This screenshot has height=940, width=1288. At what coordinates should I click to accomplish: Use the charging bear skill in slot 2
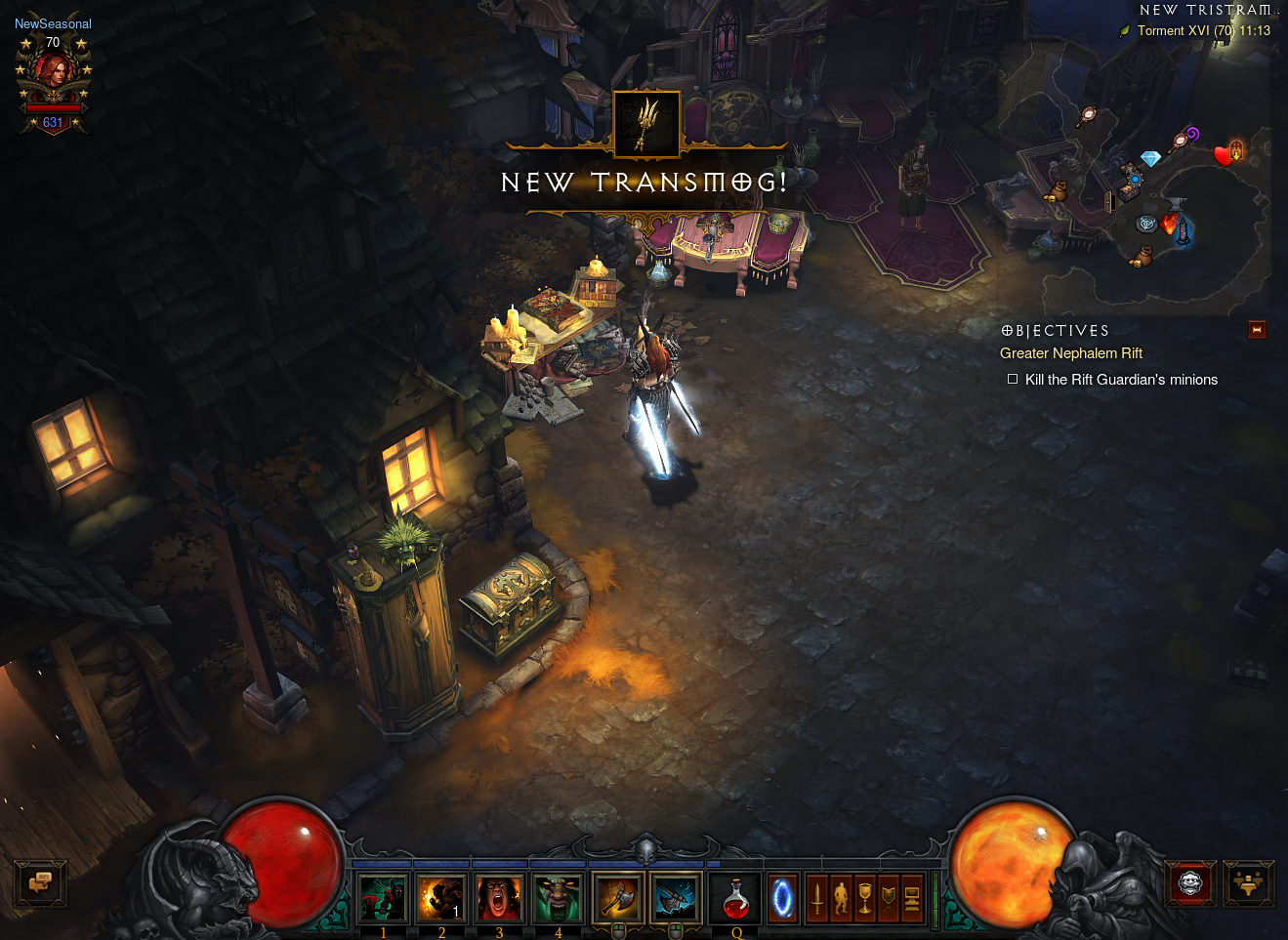(441, 897)
